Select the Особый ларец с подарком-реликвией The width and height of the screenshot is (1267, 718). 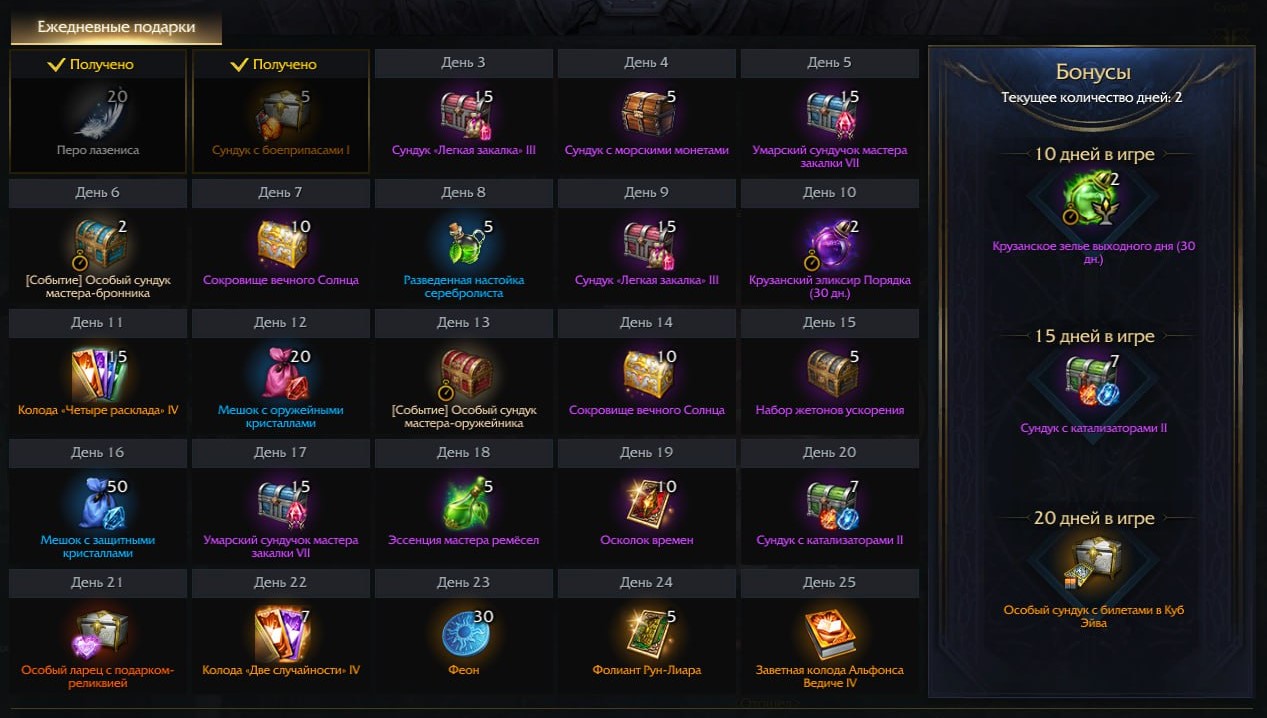pyautogui.click(x=98, y=633)
